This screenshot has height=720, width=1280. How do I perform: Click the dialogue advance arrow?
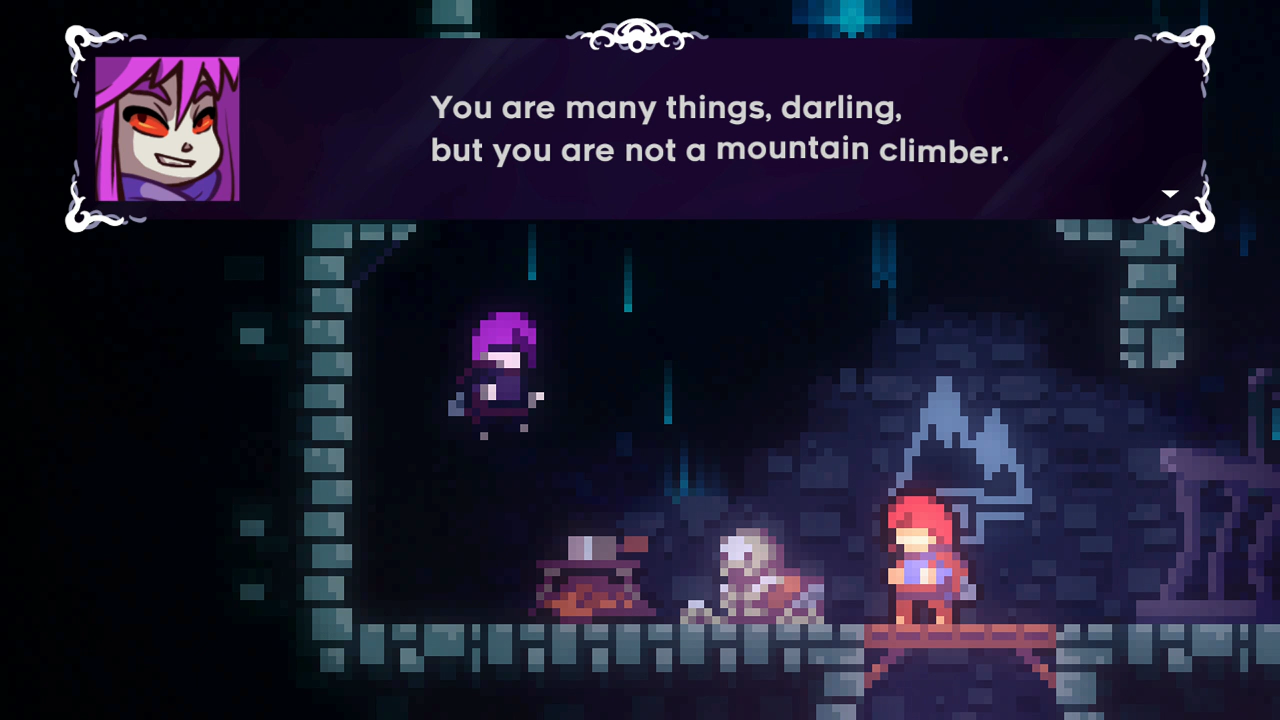click(x=1168, y=192)
